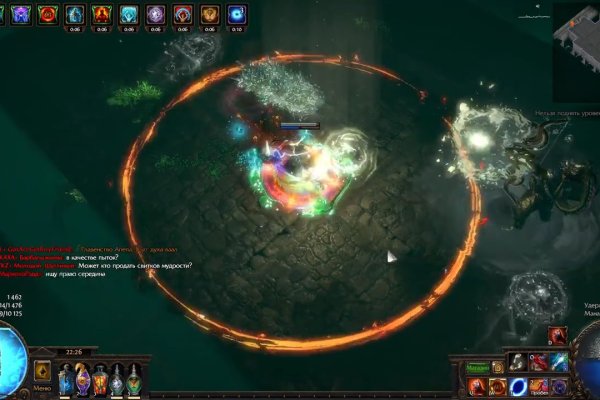
Task: Use the grey-white flask
Action: click(x=117, y=379)
